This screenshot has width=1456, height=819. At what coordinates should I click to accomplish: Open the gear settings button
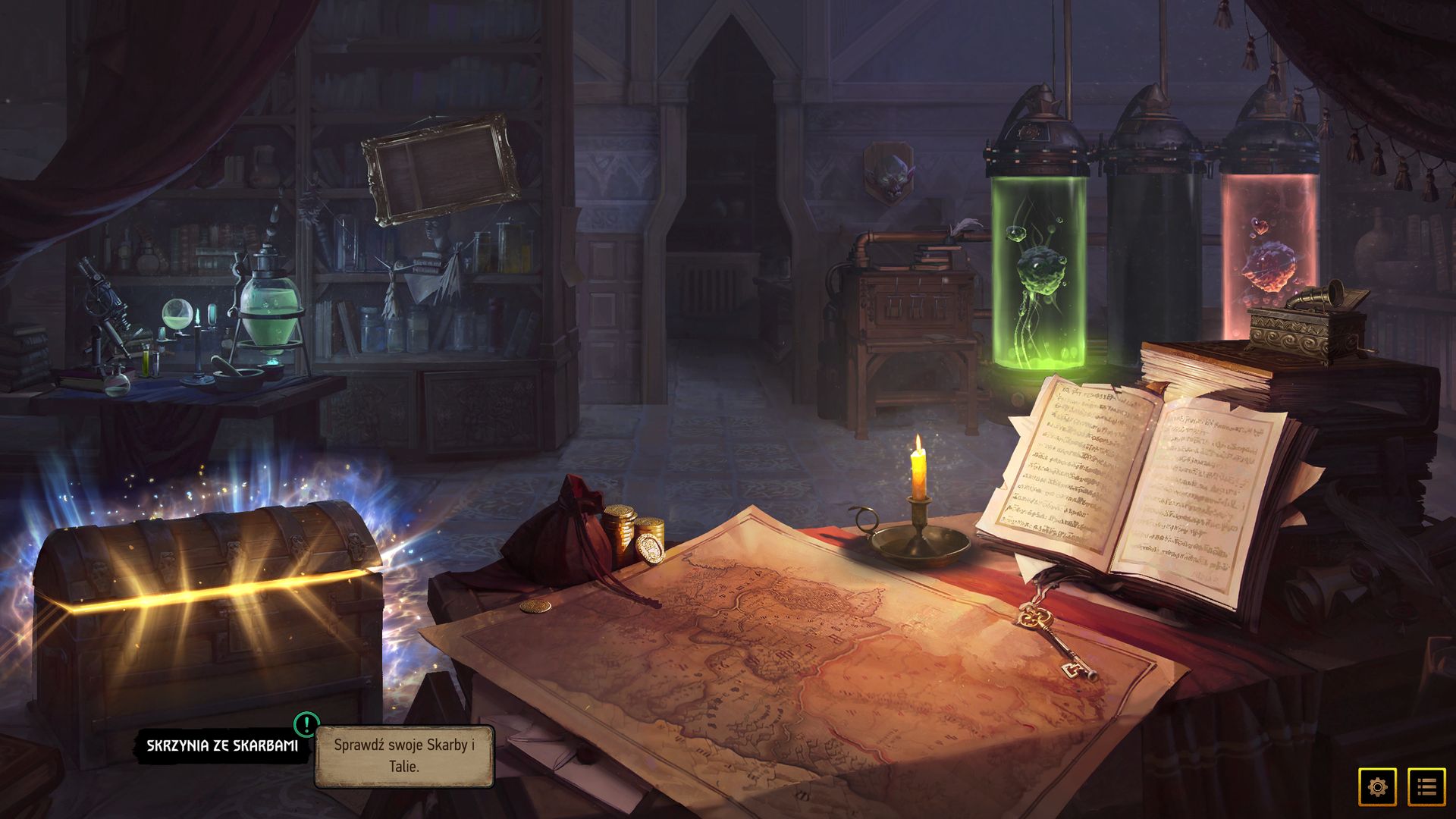point(1377,786)
